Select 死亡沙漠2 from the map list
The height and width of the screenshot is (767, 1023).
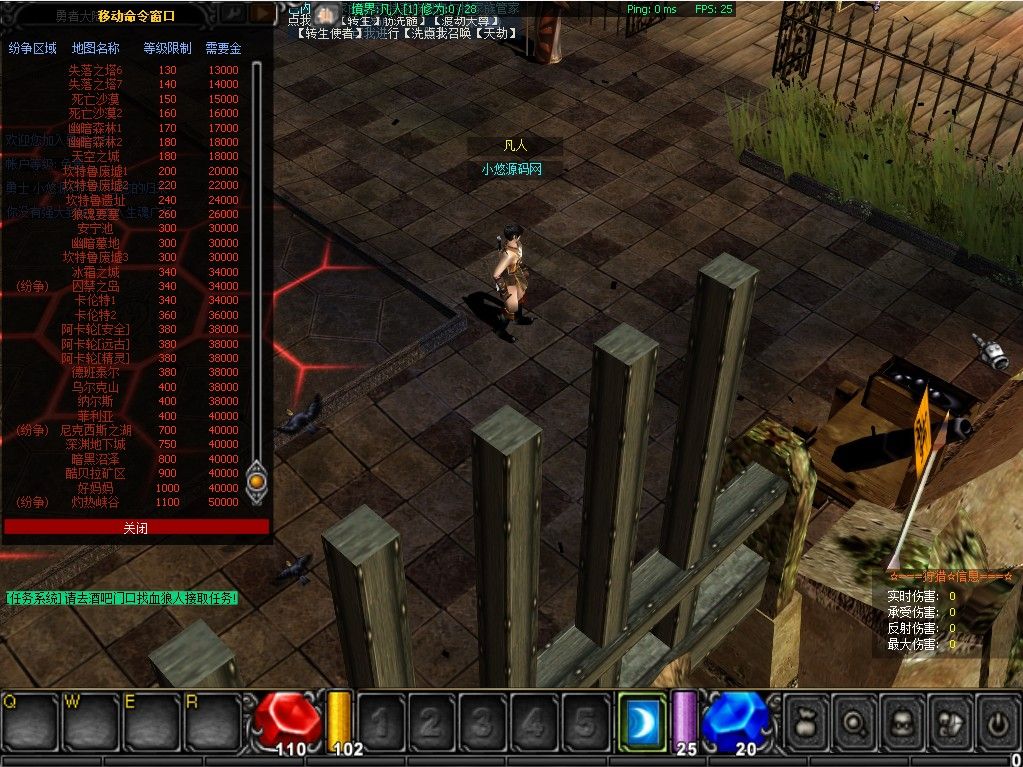click(x=95, y=113)
